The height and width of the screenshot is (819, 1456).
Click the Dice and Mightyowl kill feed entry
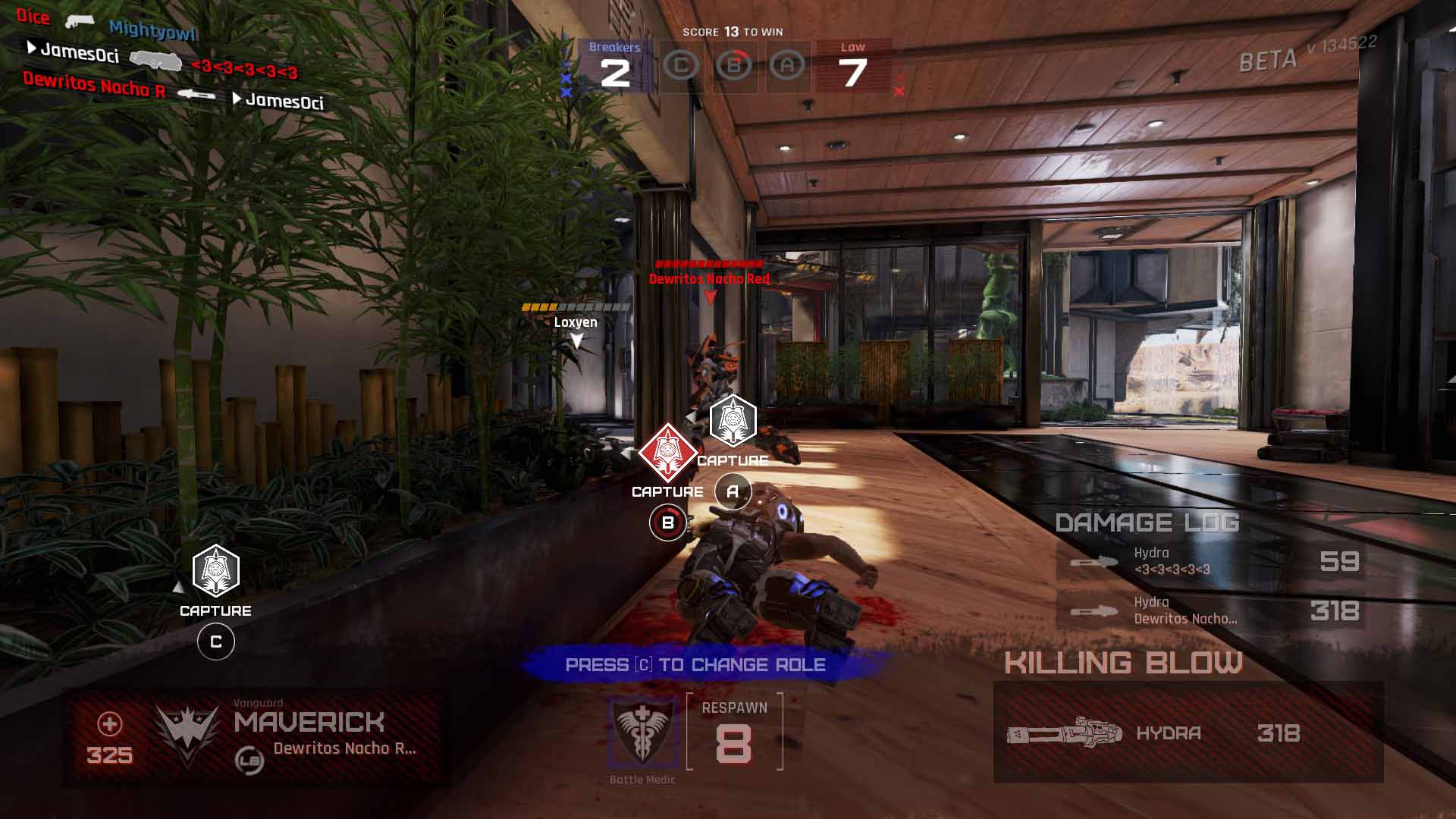pyautogui.click(x=106, y=25)
